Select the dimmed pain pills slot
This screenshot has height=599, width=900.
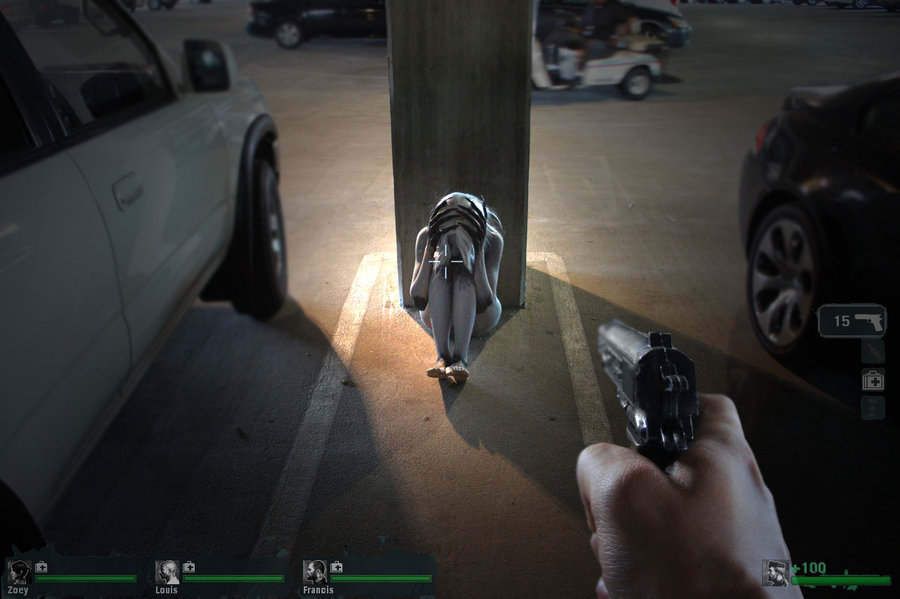873,407
